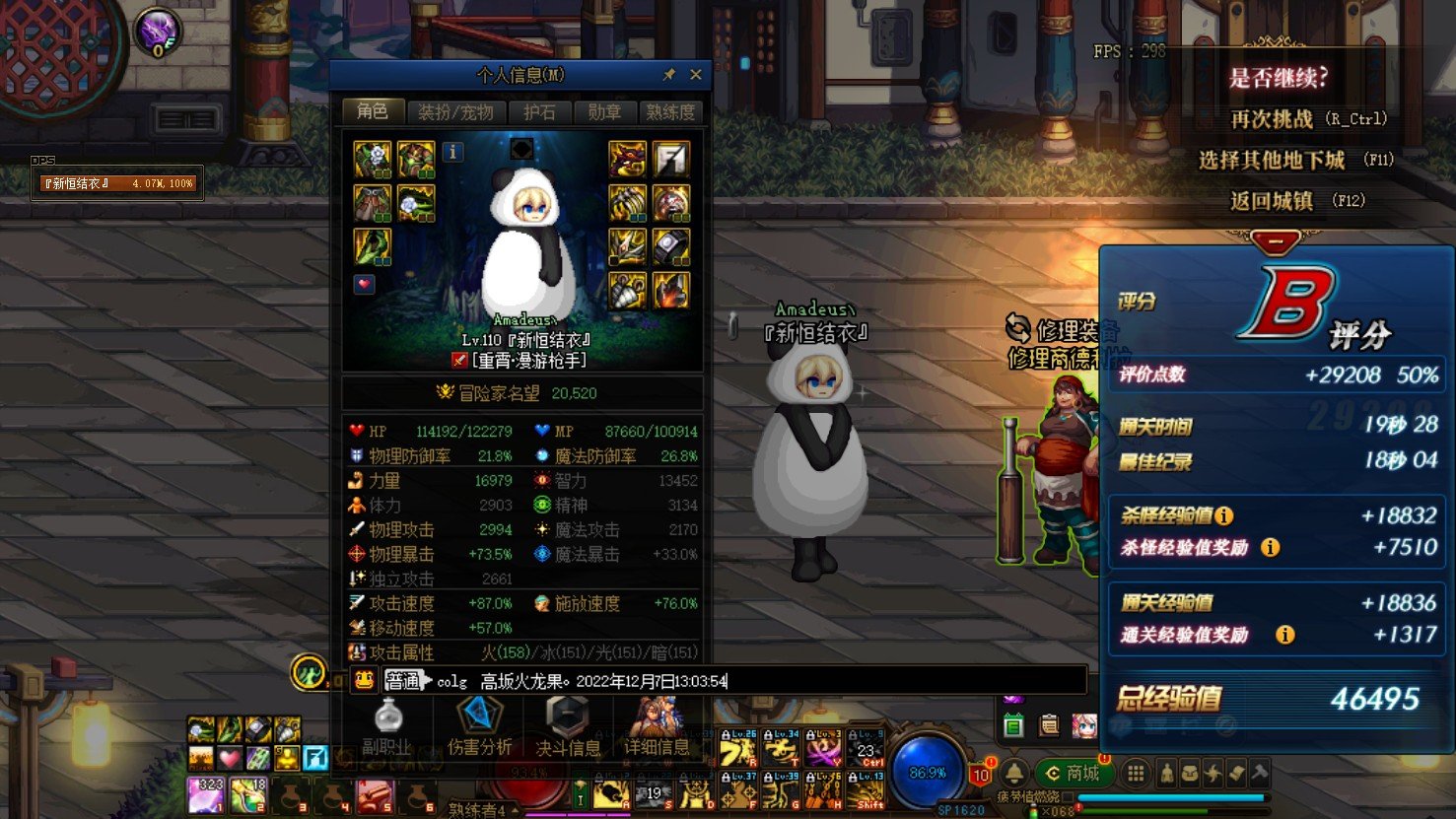The width and height of the screenshot is (1456, 819).
Task: Click the 角色 tab
Action: coord(373,111)
